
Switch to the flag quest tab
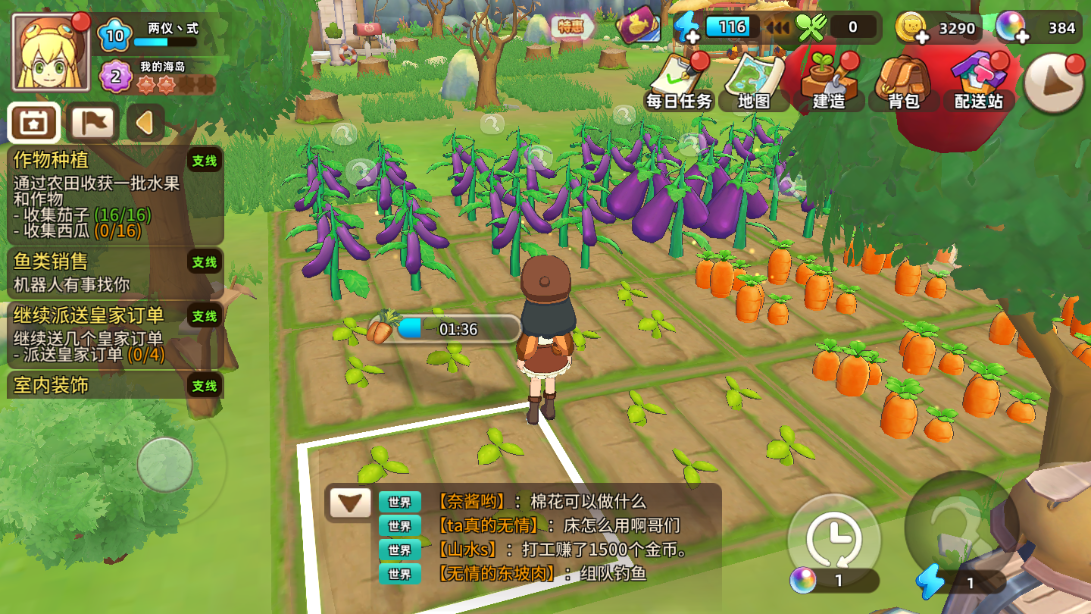(92, 124)
